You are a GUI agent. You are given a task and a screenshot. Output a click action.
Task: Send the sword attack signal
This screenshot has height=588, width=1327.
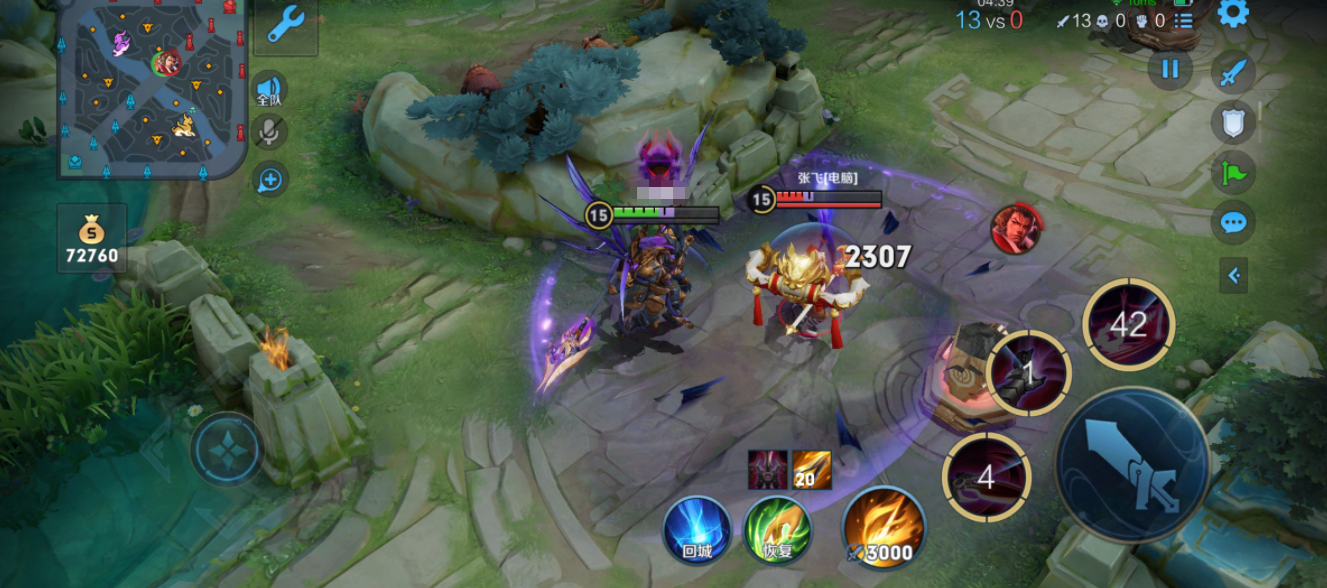tap(1233, 73)
